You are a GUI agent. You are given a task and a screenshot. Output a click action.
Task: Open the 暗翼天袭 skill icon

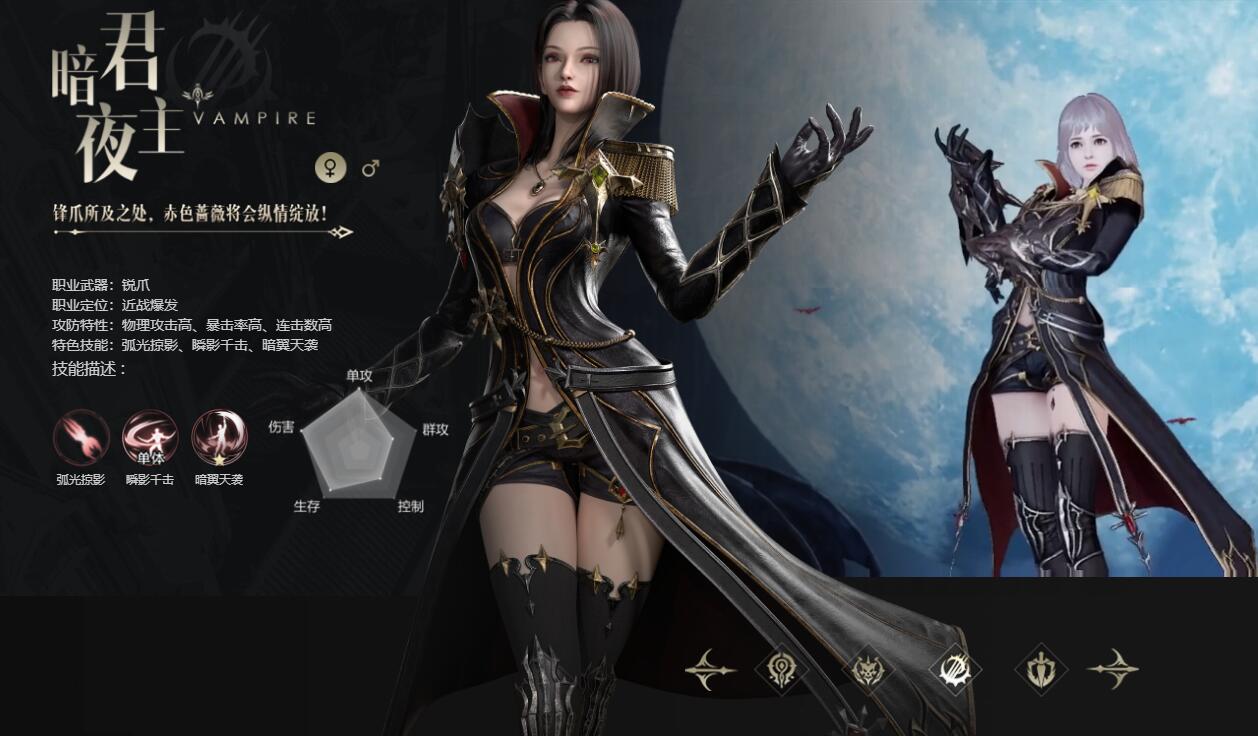click(219, 438)
